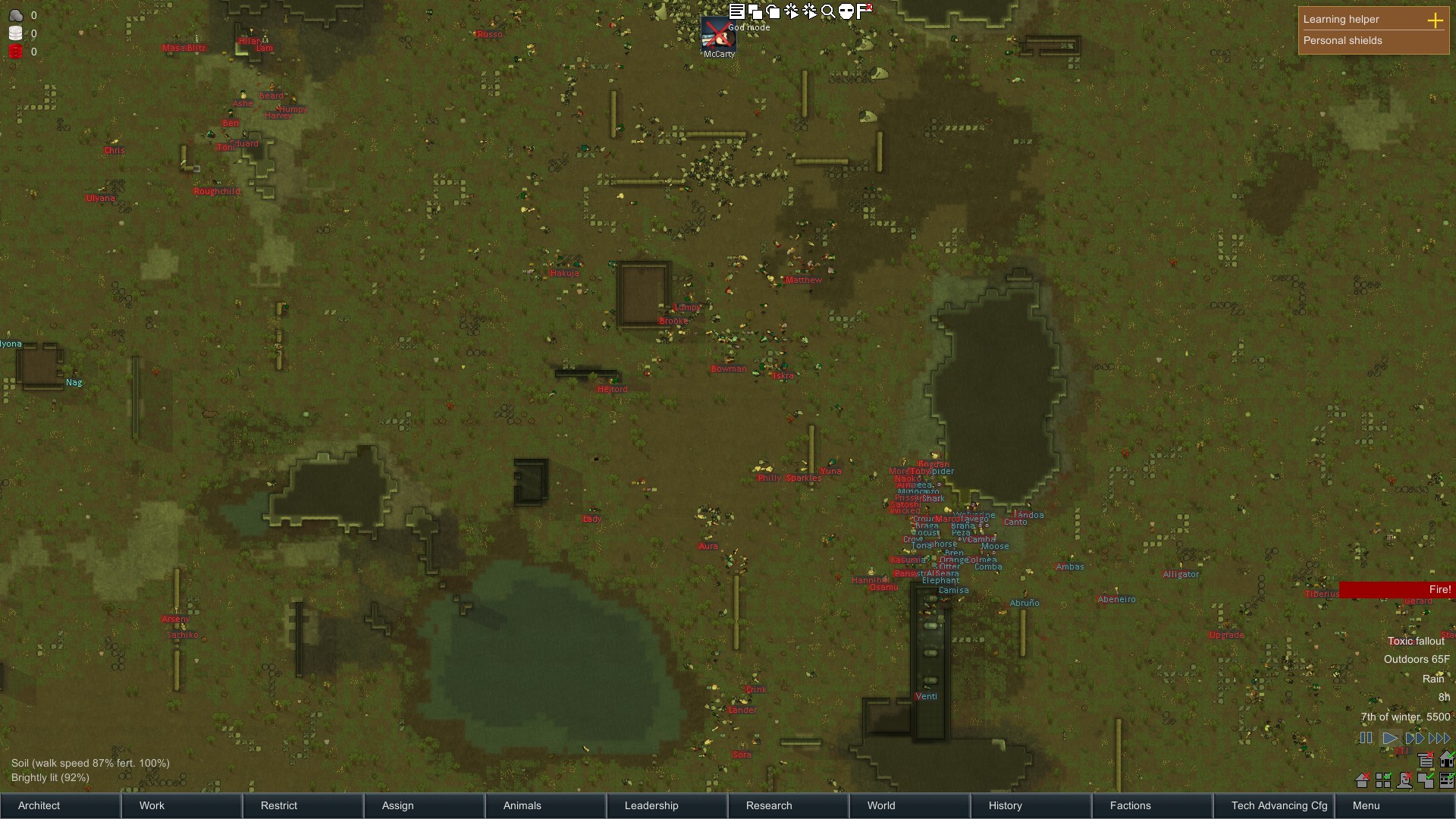Open the Assign tab
Screen dimensions: 1456x819
pos(425,805)
